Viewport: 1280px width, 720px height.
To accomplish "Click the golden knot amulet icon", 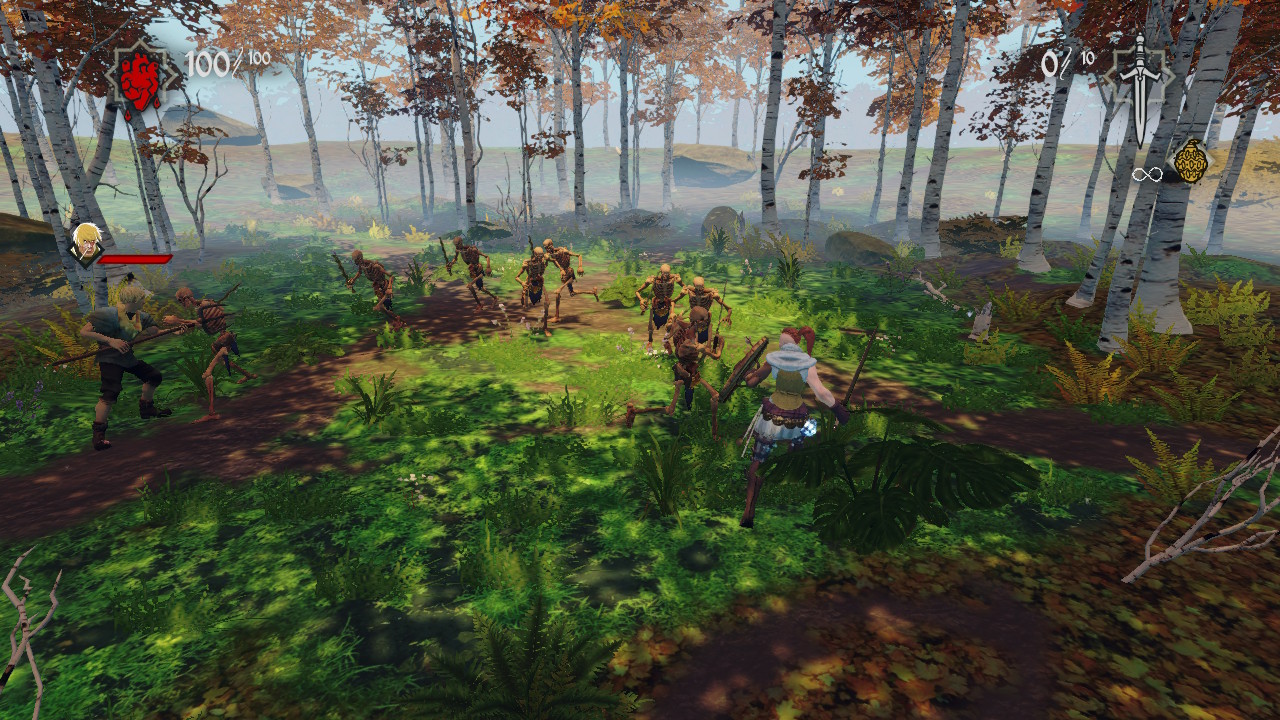I will tap(1190, 161).
